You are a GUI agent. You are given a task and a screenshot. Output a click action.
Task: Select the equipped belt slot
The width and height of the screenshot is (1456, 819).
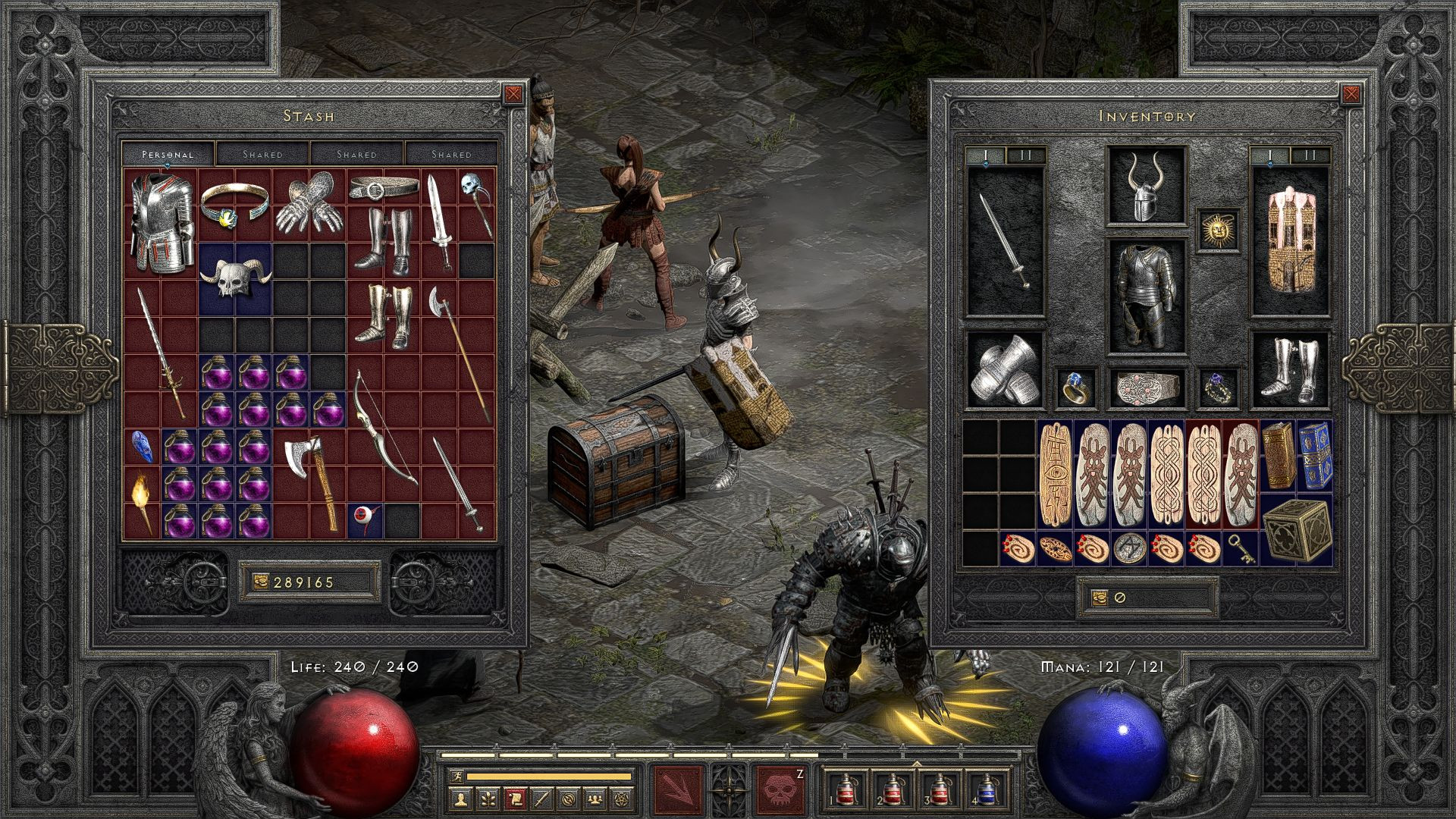pos(1146,388)
